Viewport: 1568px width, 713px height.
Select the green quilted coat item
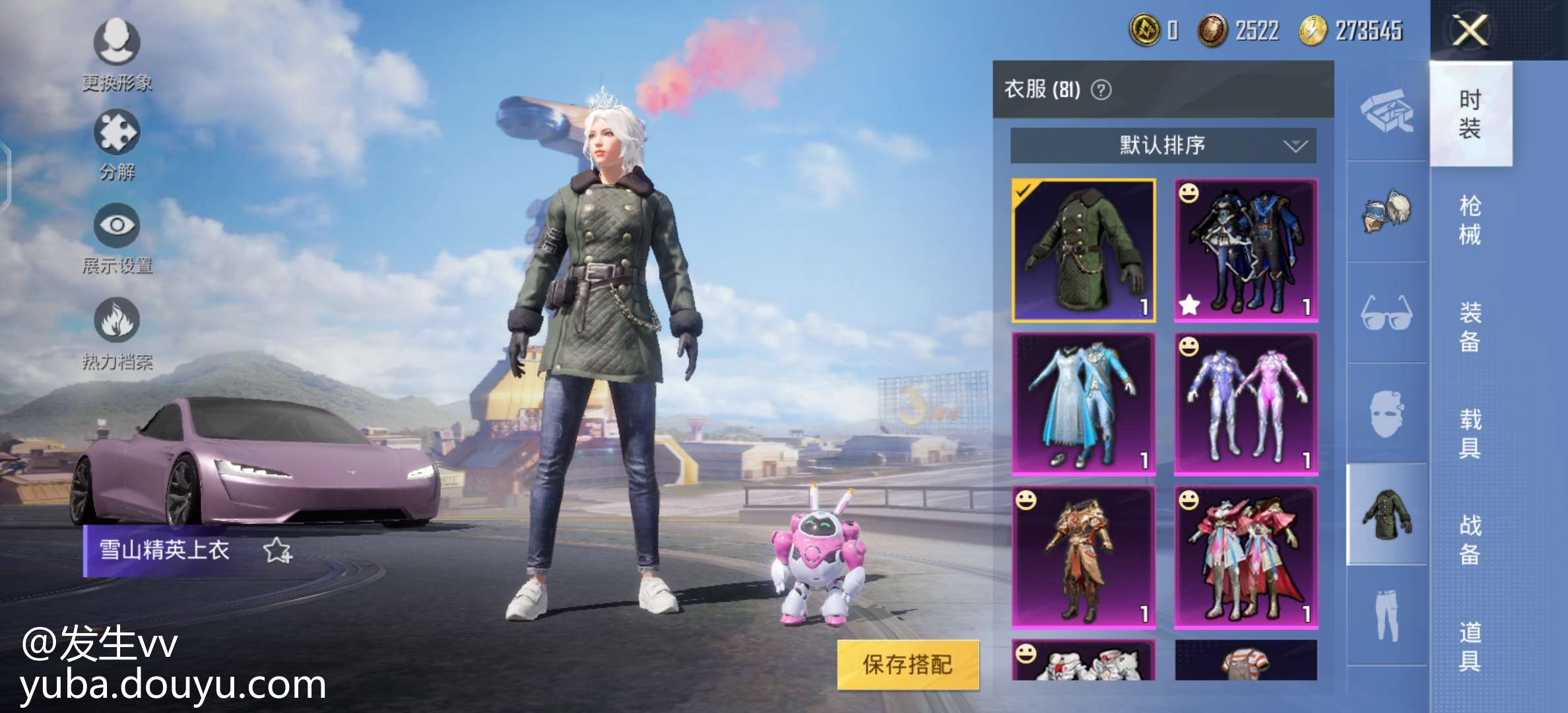(x=1084, y=250)
